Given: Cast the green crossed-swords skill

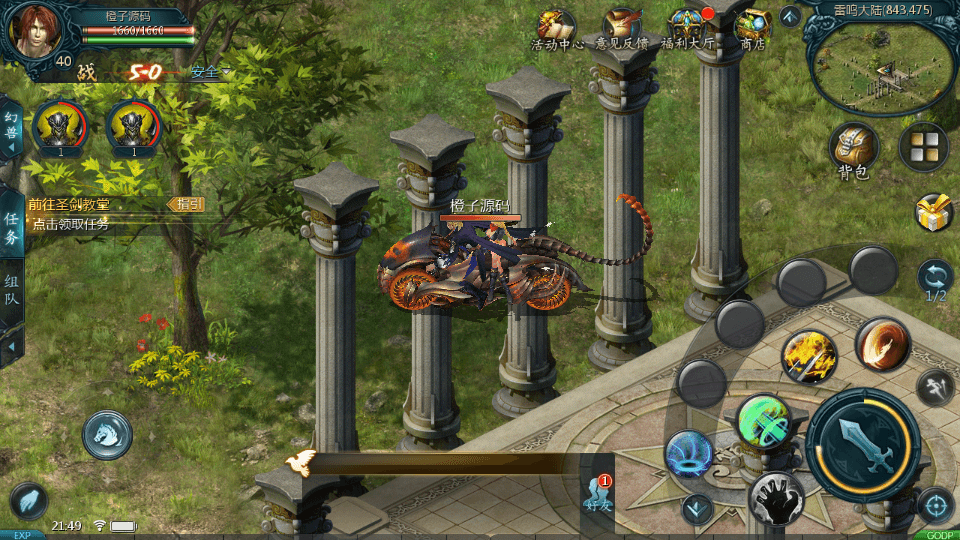Looking at the screenshot, I should (x=764, y=422).
